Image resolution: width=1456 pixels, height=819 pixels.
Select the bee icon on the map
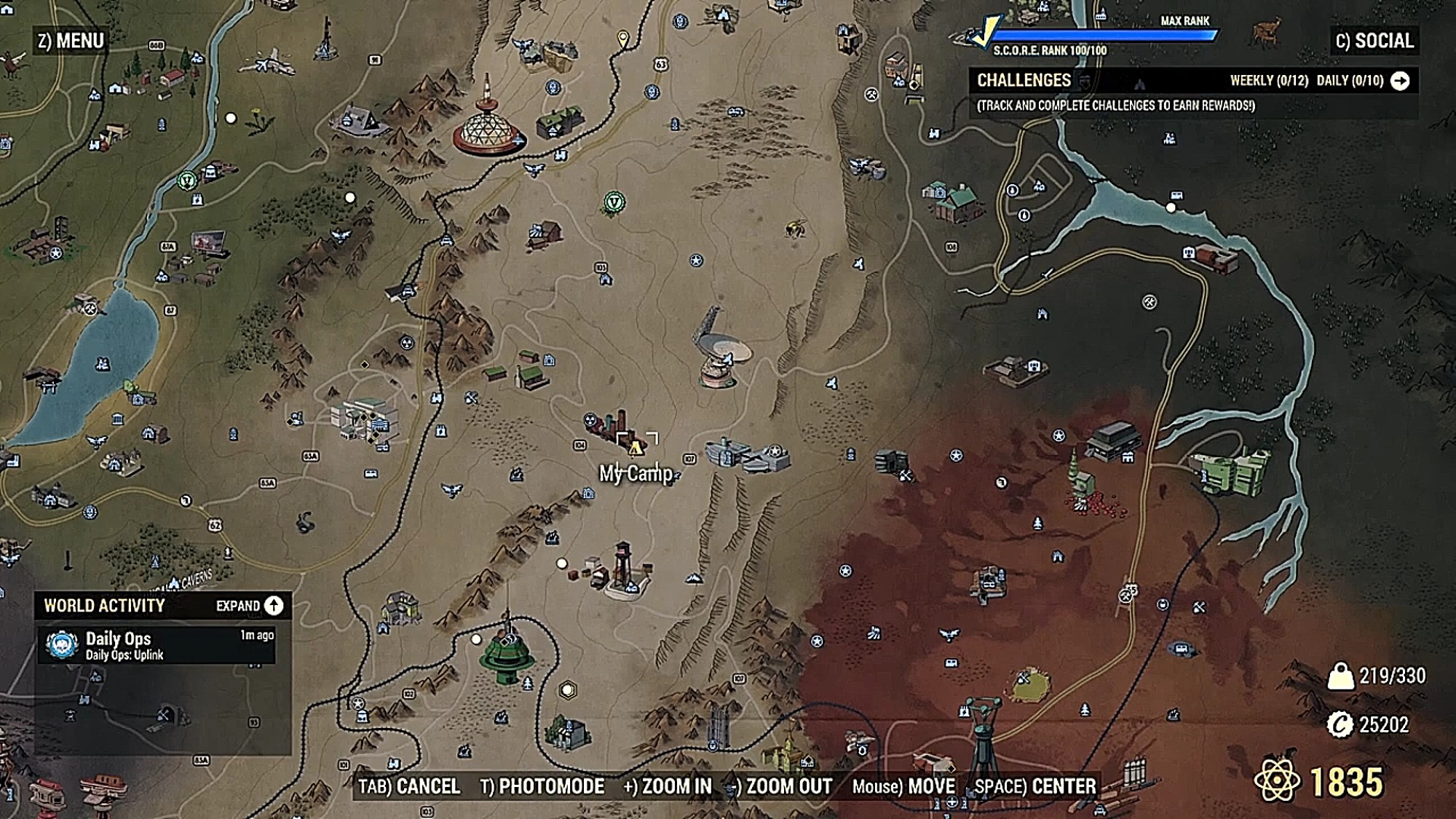[796, 229]
